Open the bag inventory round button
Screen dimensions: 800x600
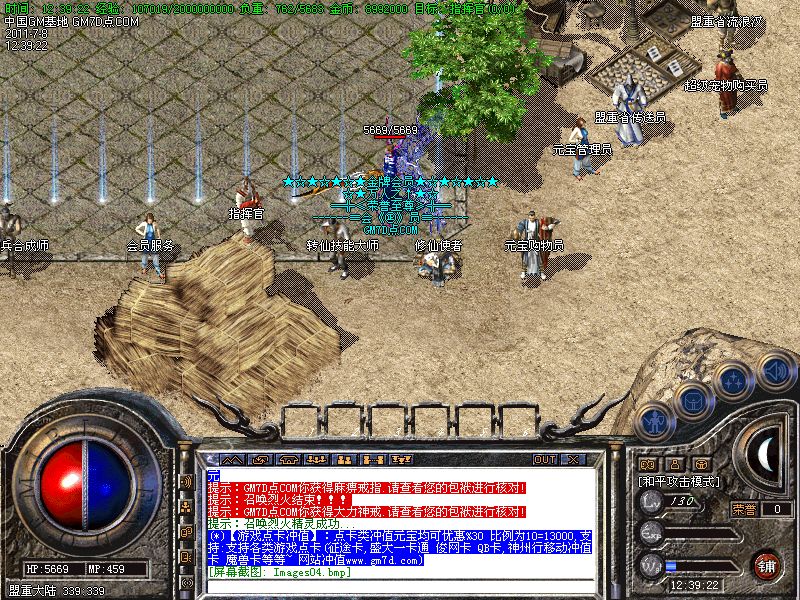point(692,402)
